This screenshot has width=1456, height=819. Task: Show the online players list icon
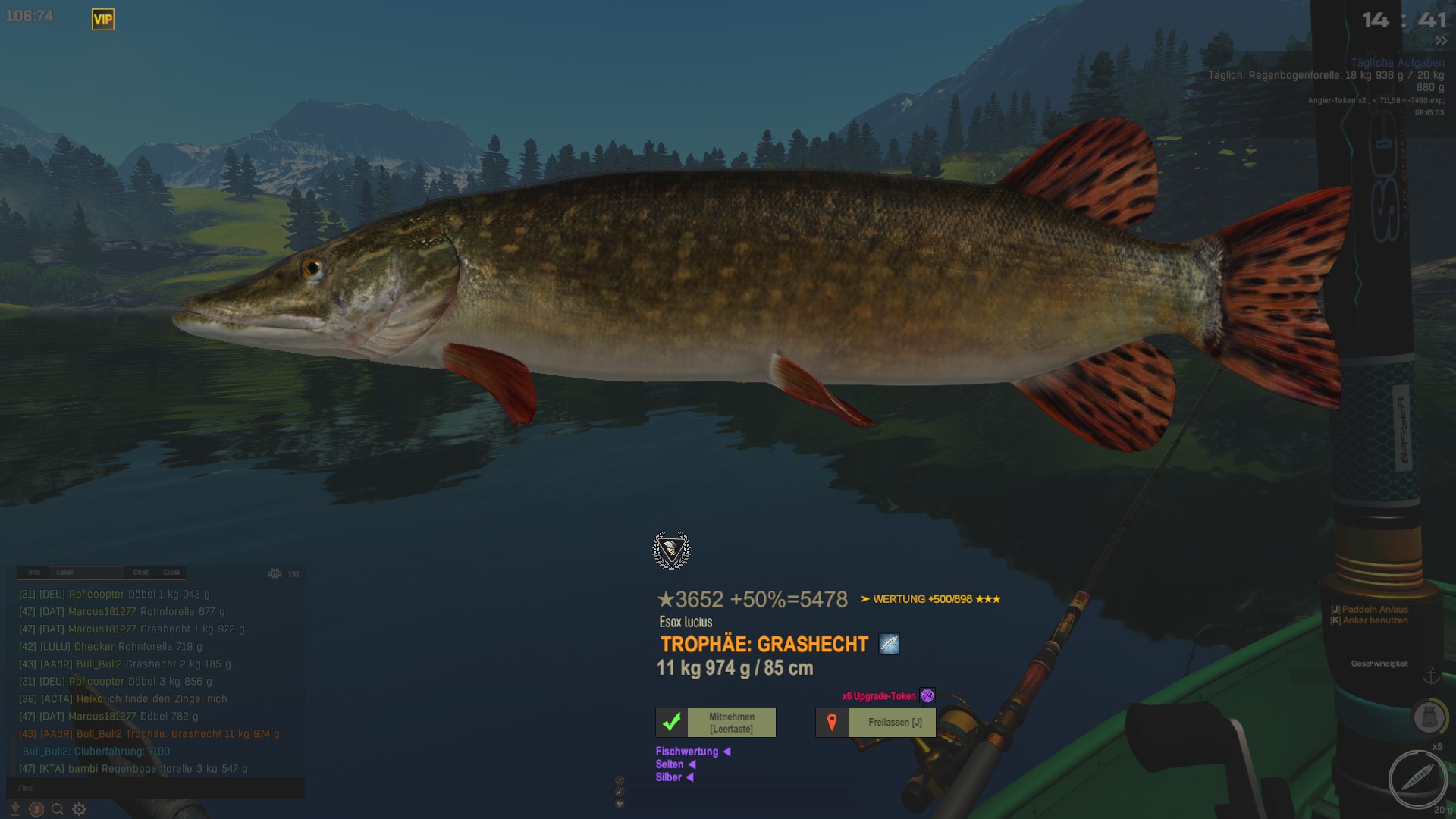pos(275,574)
